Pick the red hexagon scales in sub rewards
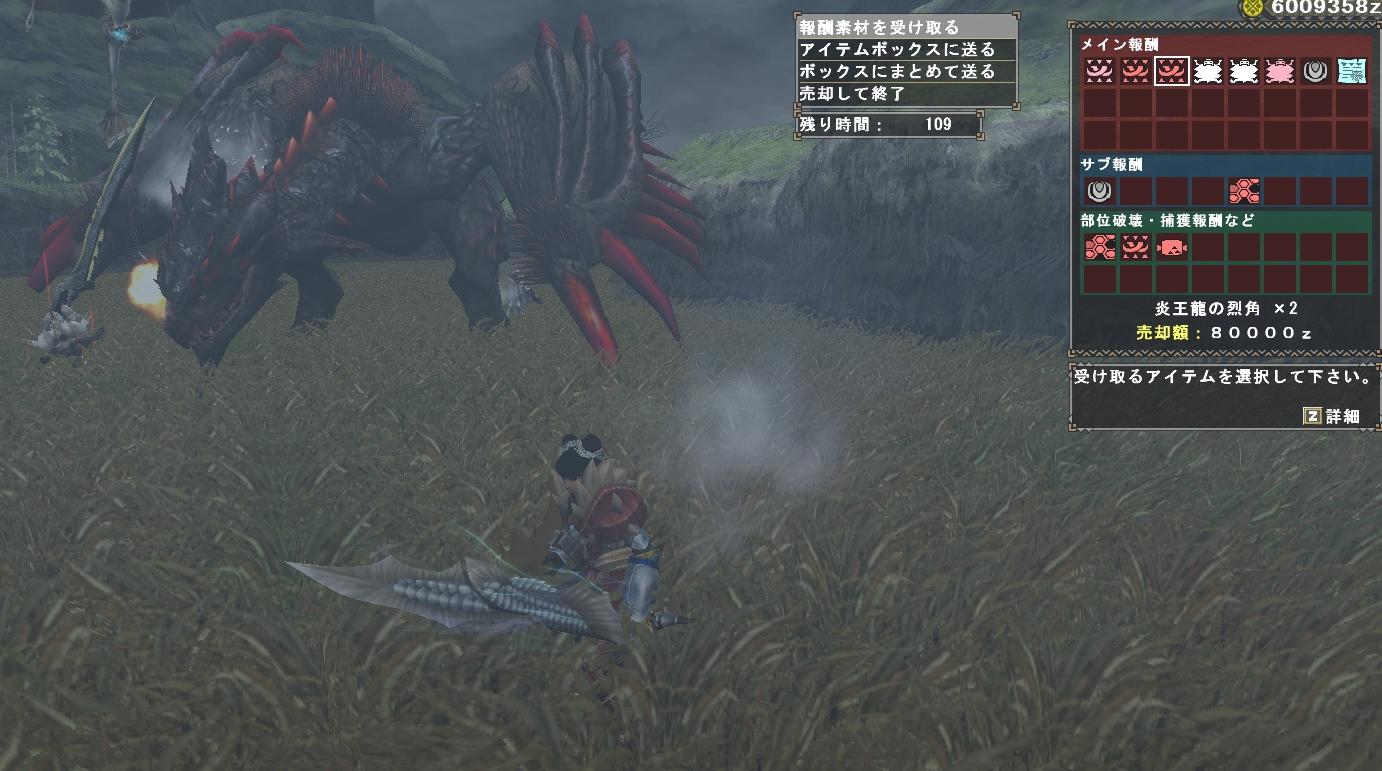This screenshot has width=1382, height=771. [x=1243, y=191]
